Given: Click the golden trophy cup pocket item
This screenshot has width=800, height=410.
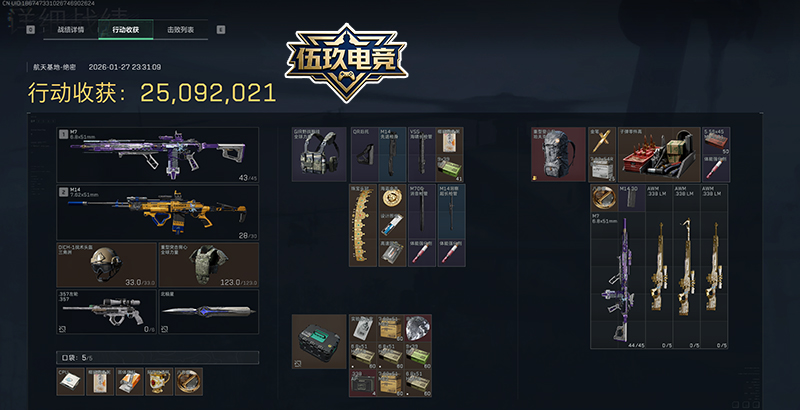Looking at the screenshot, I should (x=162, y=379).
